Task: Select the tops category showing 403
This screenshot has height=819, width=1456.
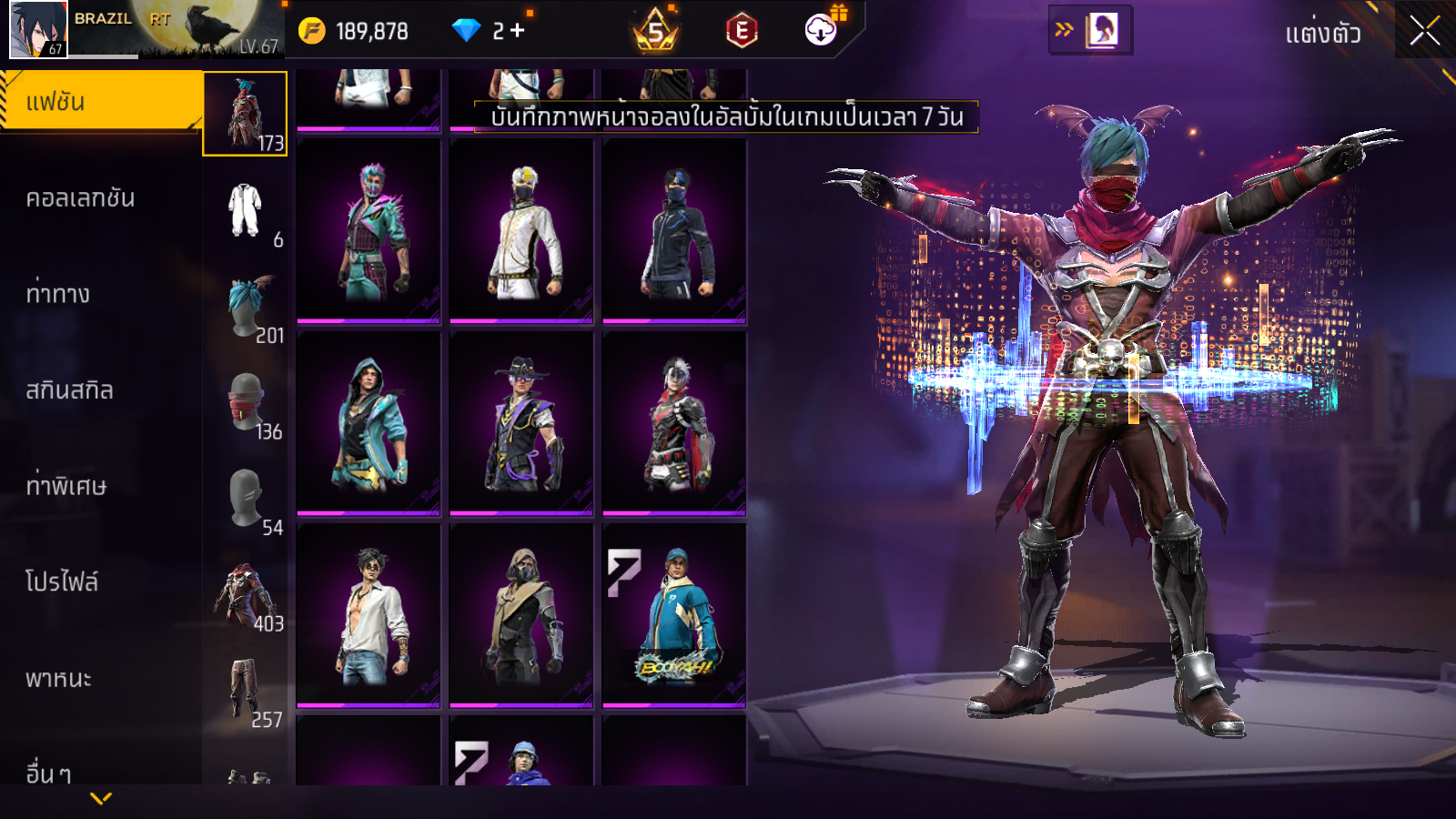Action: pyautogui.click(x=245, y=596)
